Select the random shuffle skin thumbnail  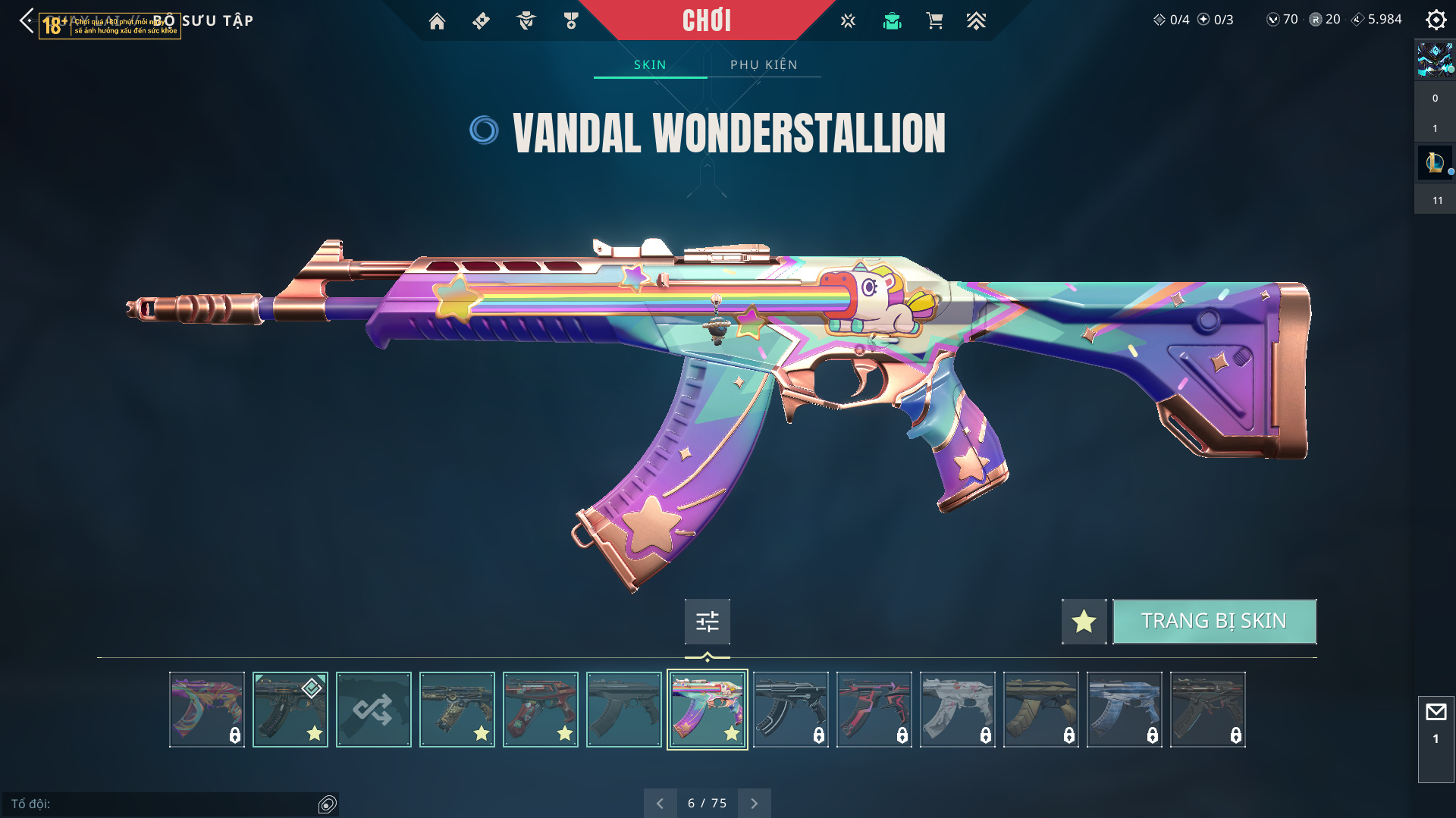coord(373,710)
